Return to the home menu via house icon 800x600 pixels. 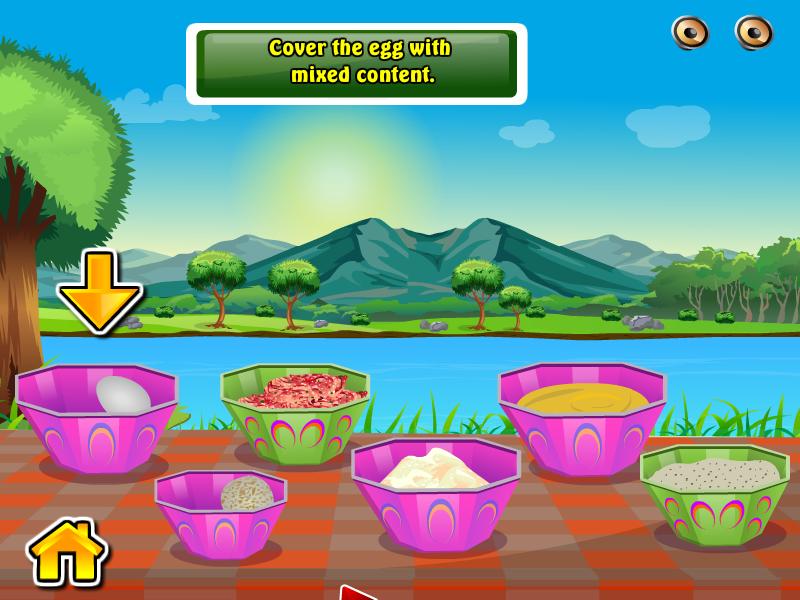pyautogui.click(x=68, y=551)
